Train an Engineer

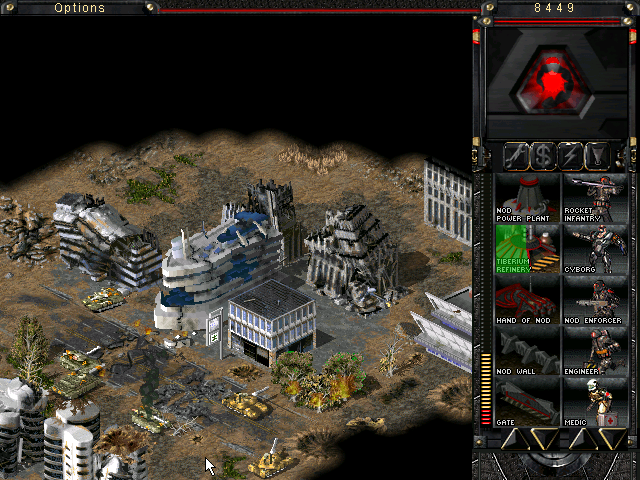point(595,351)
